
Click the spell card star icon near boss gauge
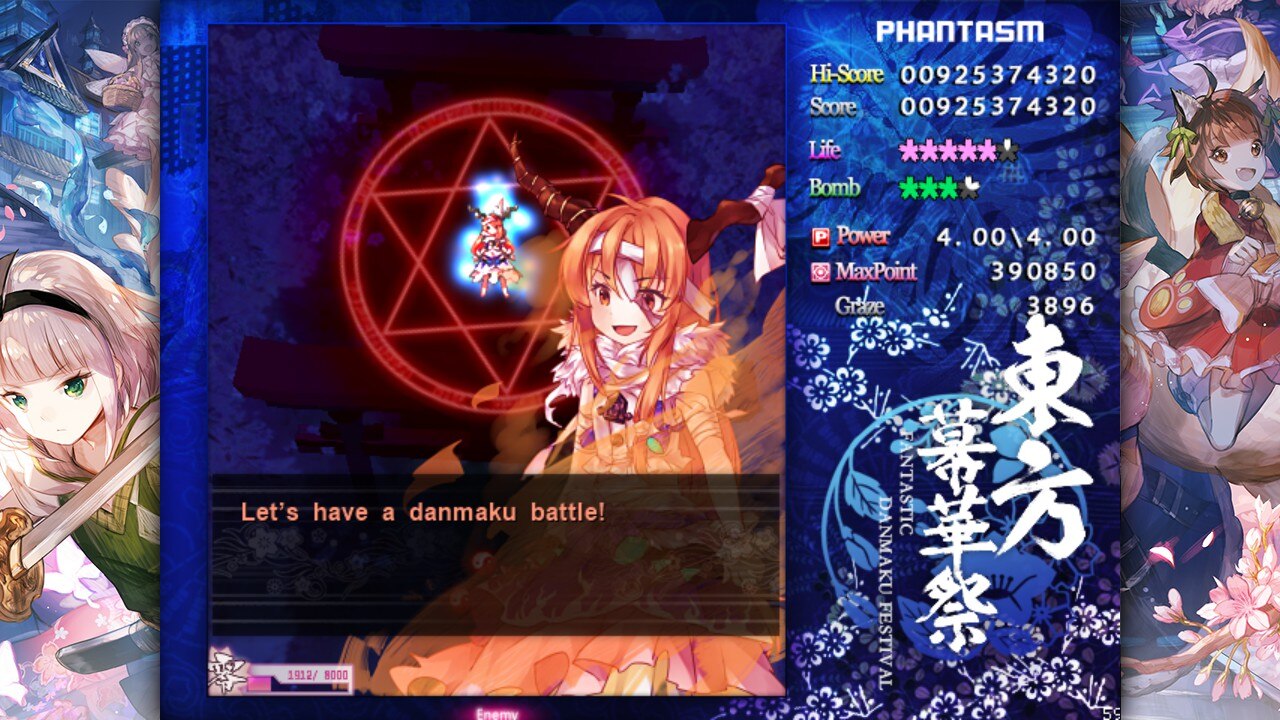(228, 673)
